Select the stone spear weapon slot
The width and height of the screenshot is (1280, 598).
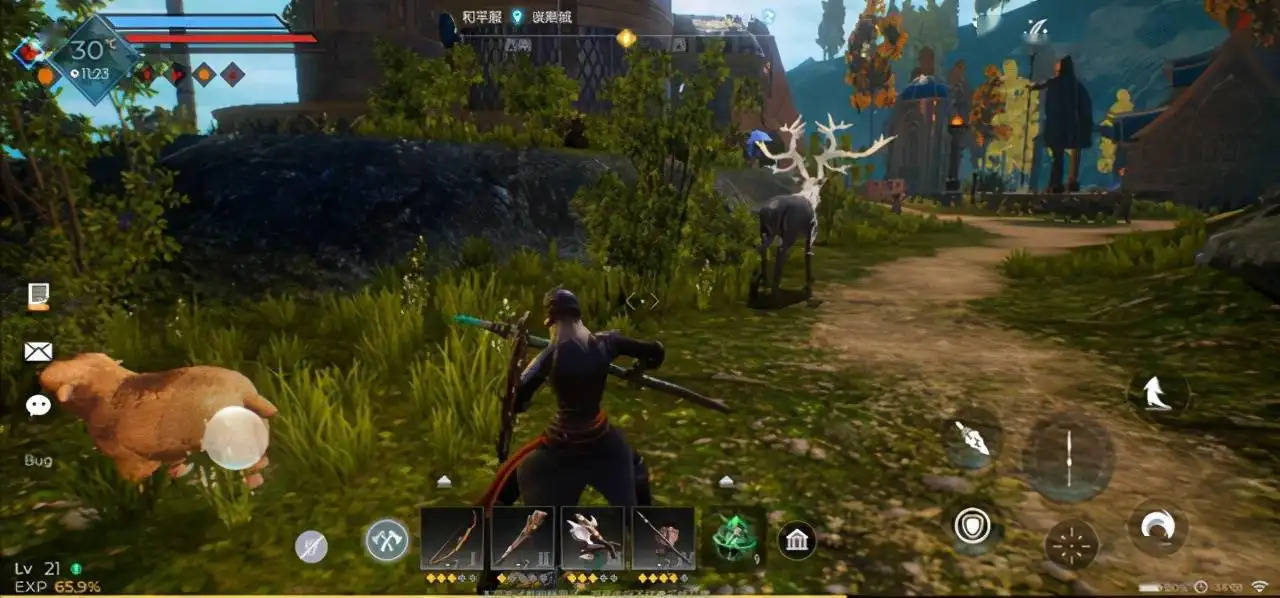click(663, 538)
